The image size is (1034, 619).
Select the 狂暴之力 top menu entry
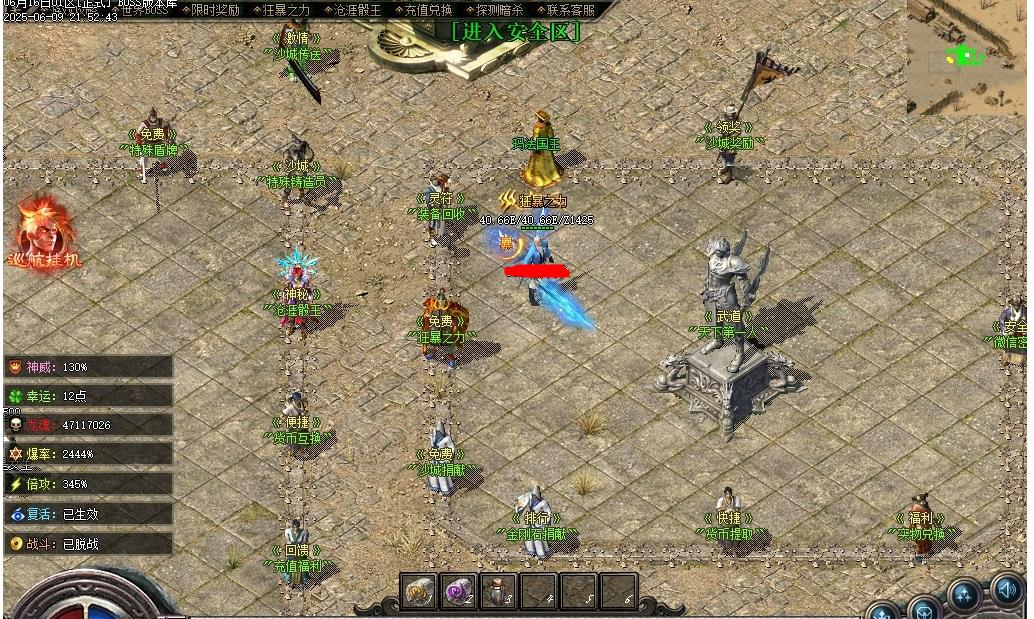(284, 10)
